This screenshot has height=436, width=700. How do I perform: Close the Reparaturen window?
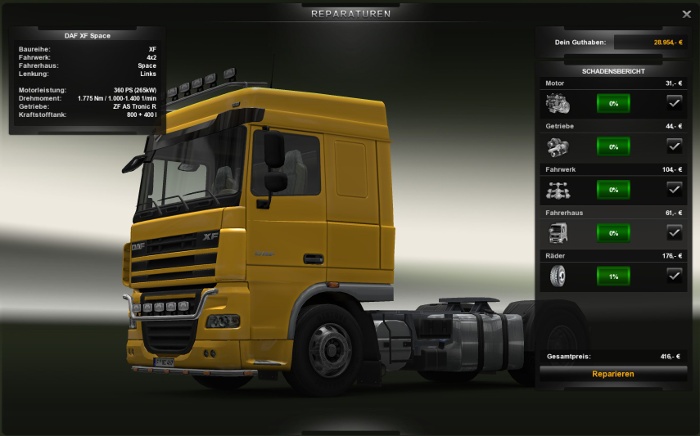686,14
